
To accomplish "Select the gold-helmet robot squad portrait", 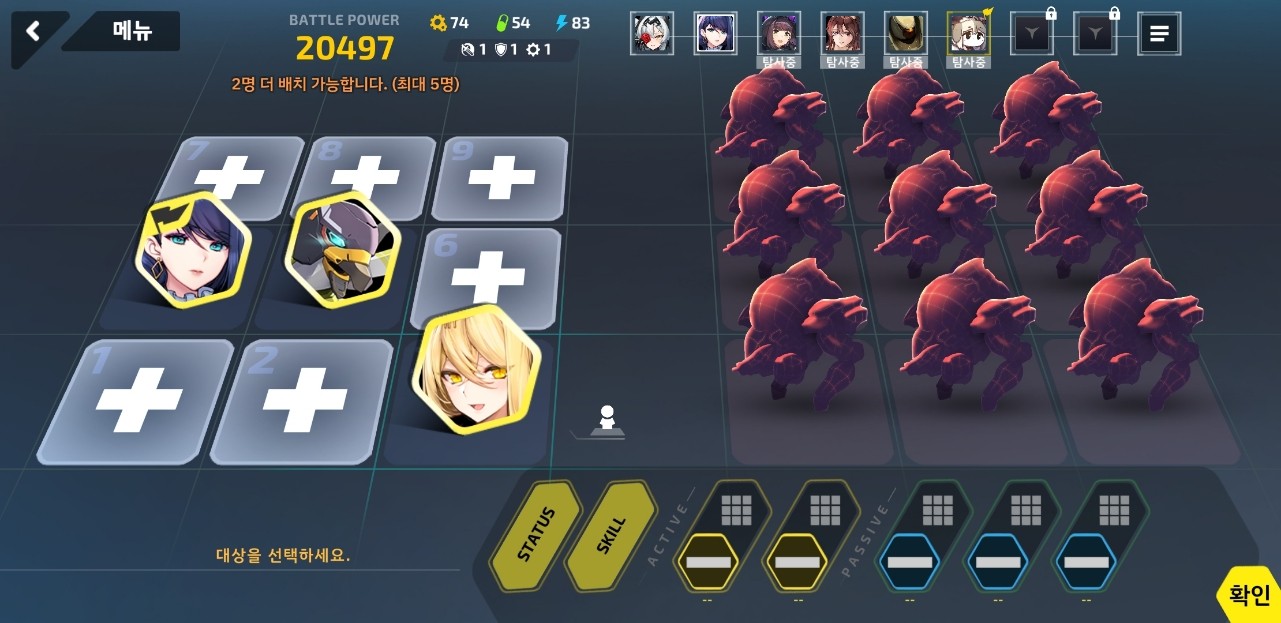I will 905,34.
